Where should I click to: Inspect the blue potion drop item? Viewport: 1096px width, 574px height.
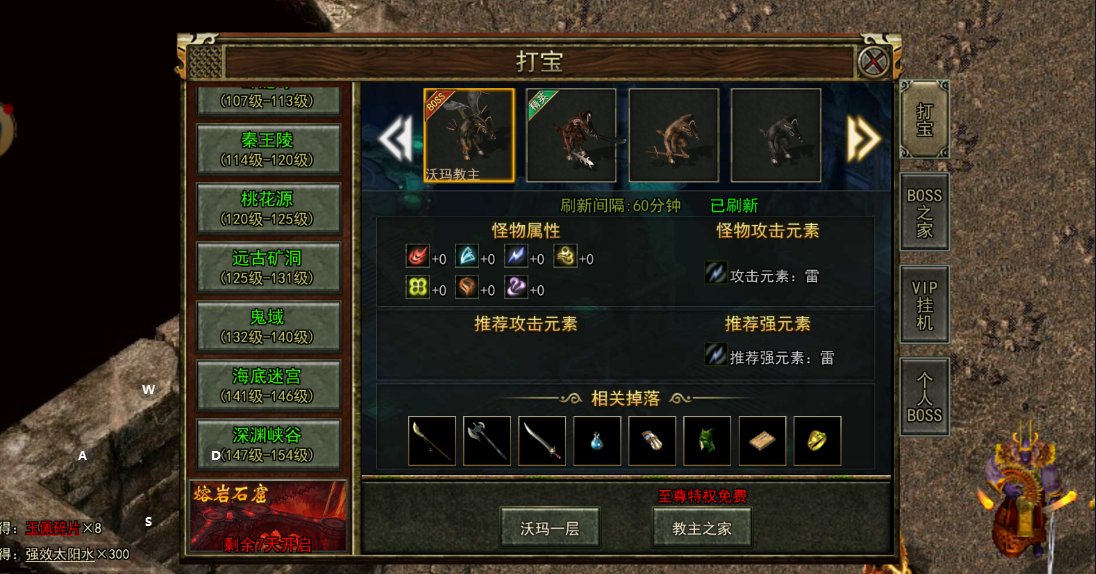pyautogui.click(x=597, y=441)
